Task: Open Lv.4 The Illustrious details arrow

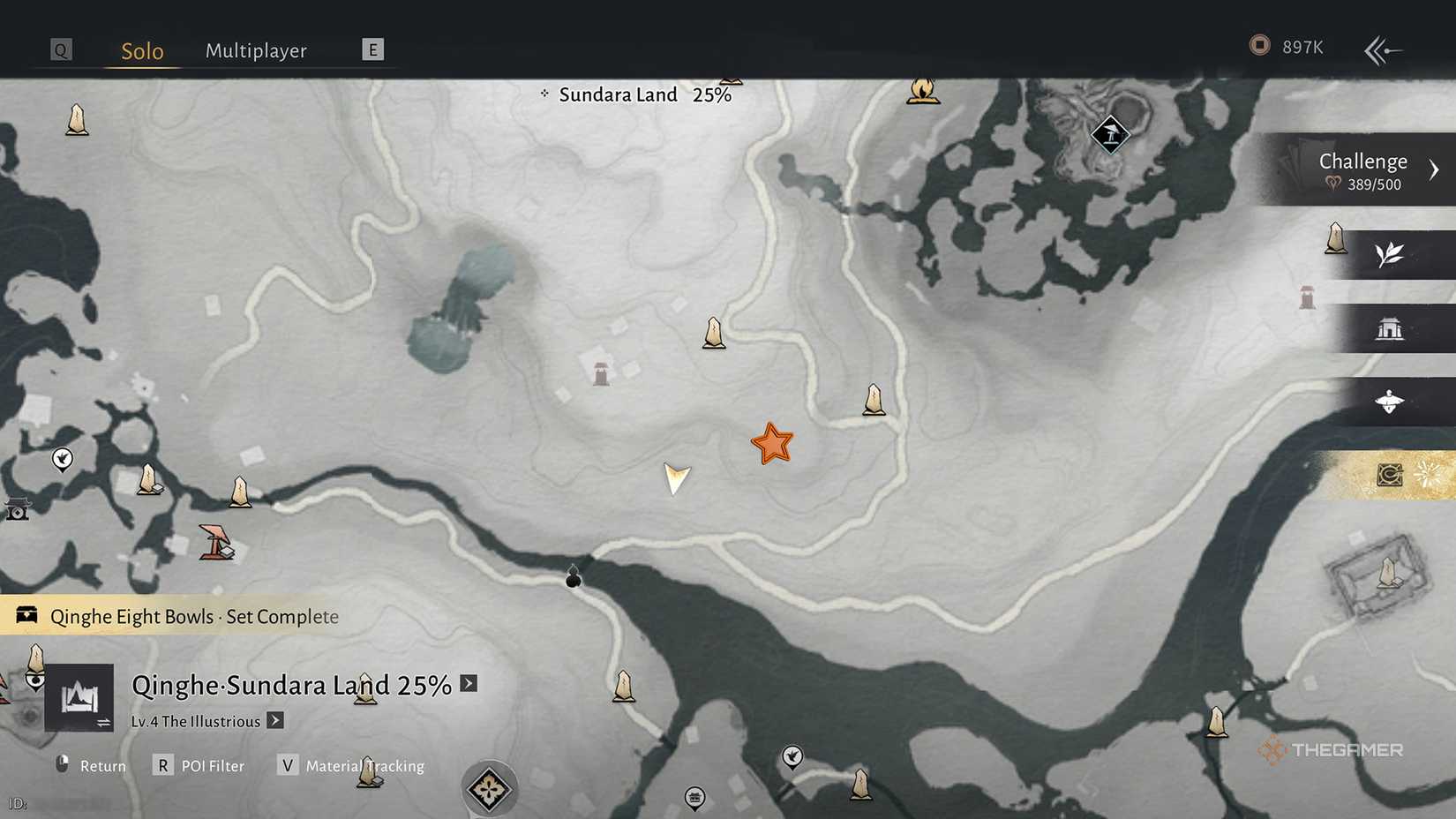Action: pos(275,721)
